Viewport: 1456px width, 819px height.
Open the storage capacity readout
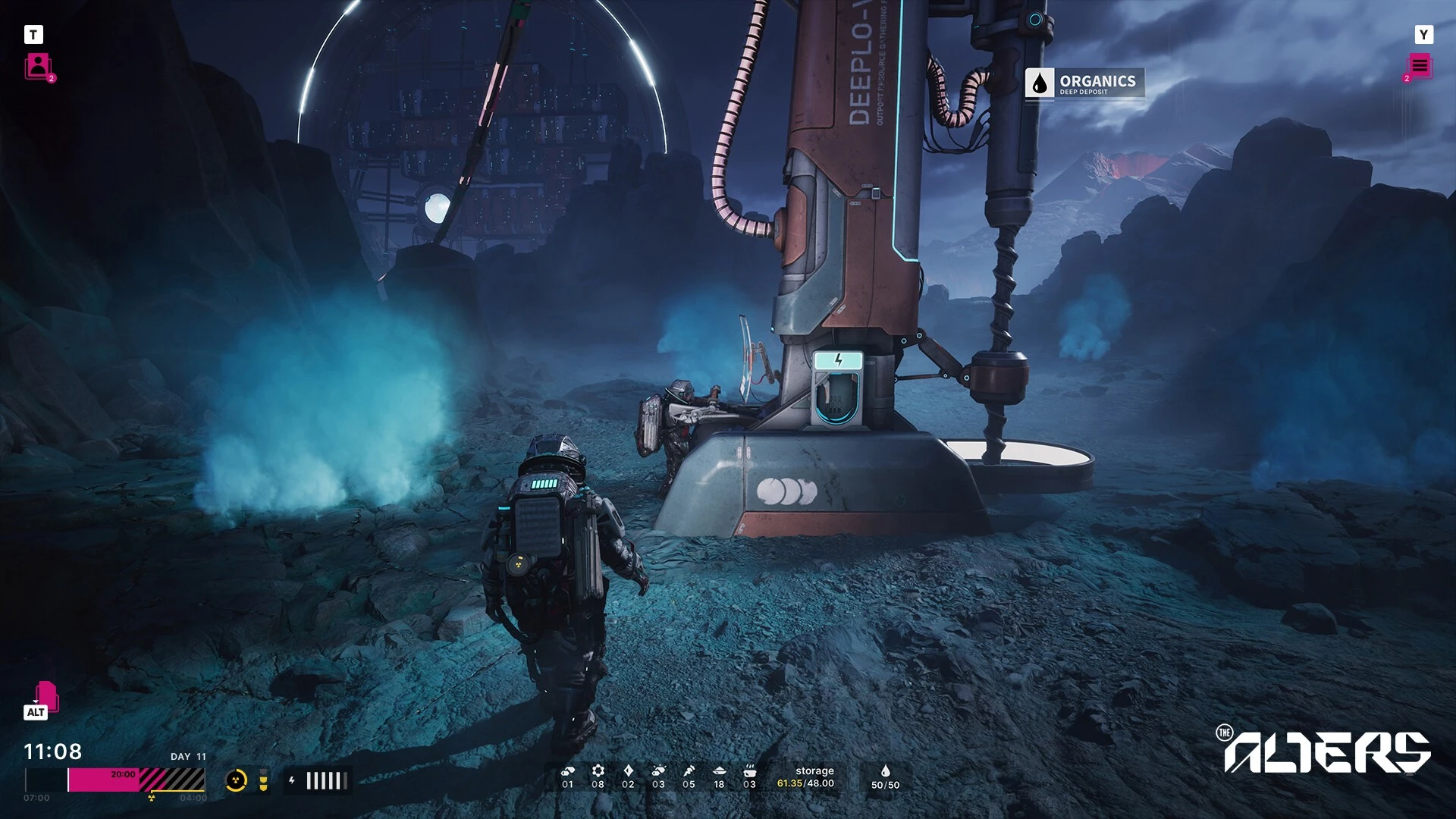tap(805, 777)
